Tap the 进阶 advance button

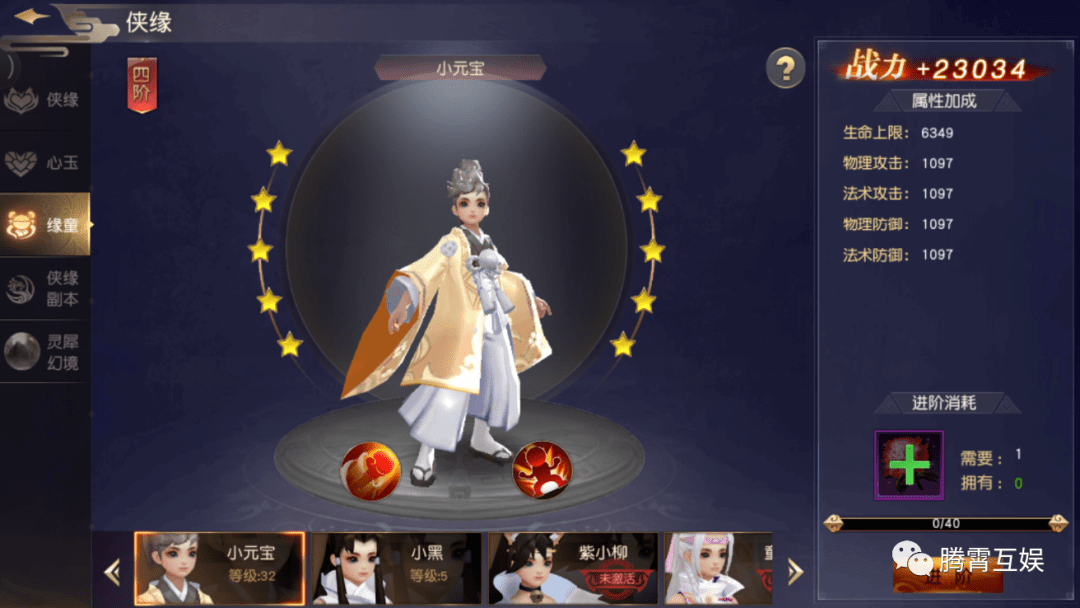(946, 577)
